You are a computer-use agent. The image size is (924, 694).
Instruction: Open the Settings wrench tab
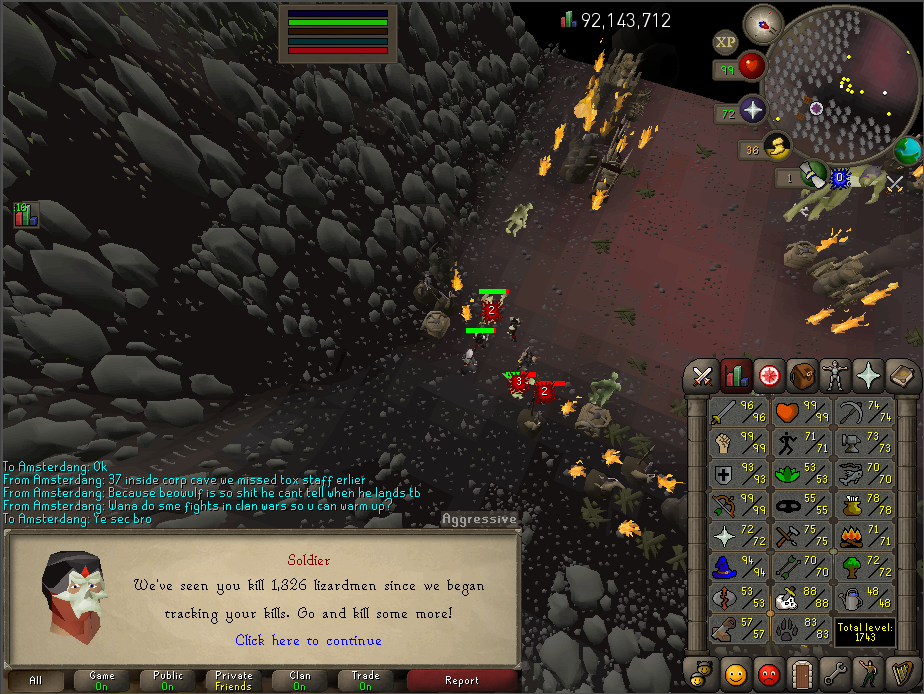pos(834,672)
